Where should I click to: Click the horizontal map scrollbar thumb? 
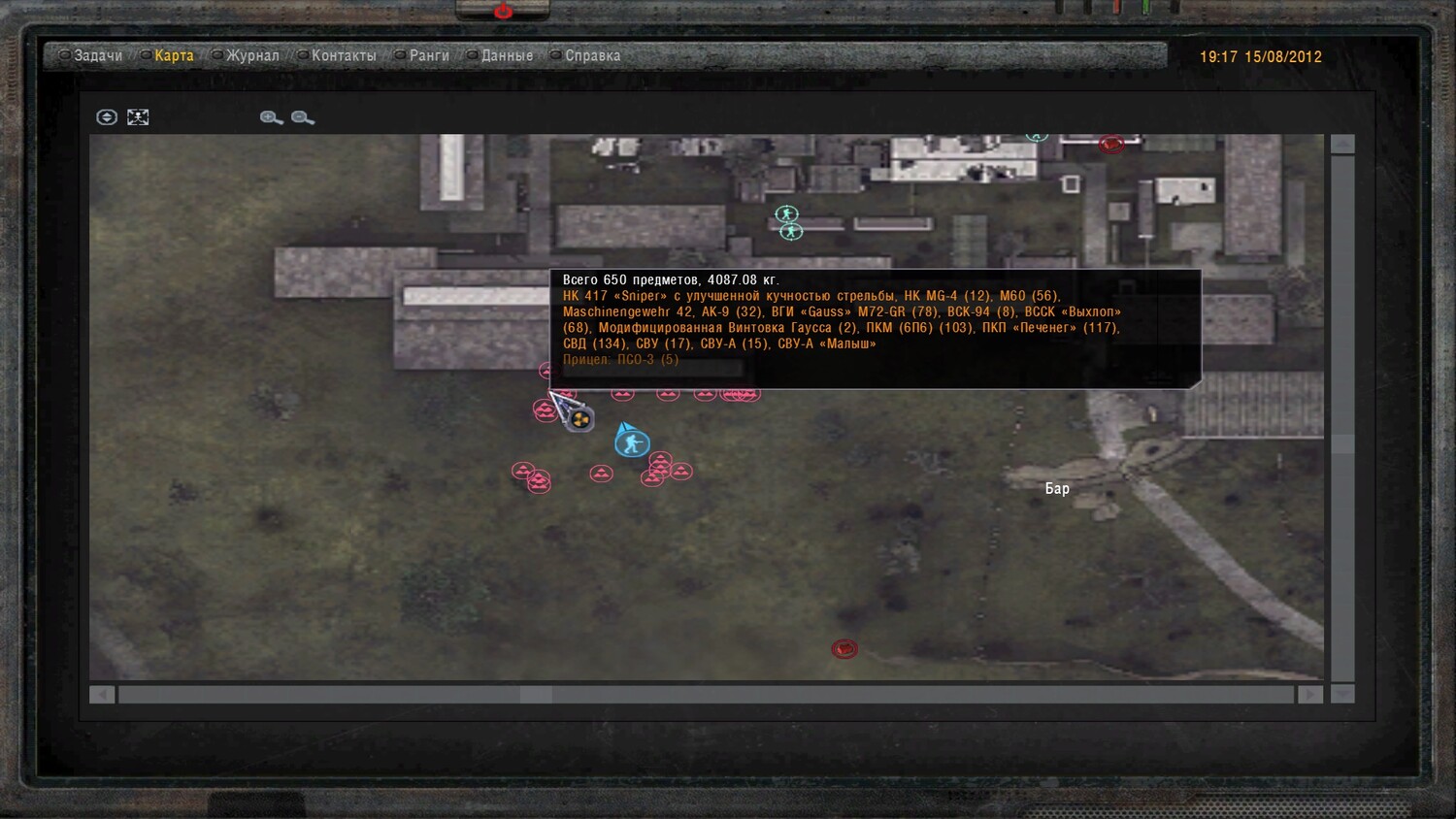click(x=536, y=695)
